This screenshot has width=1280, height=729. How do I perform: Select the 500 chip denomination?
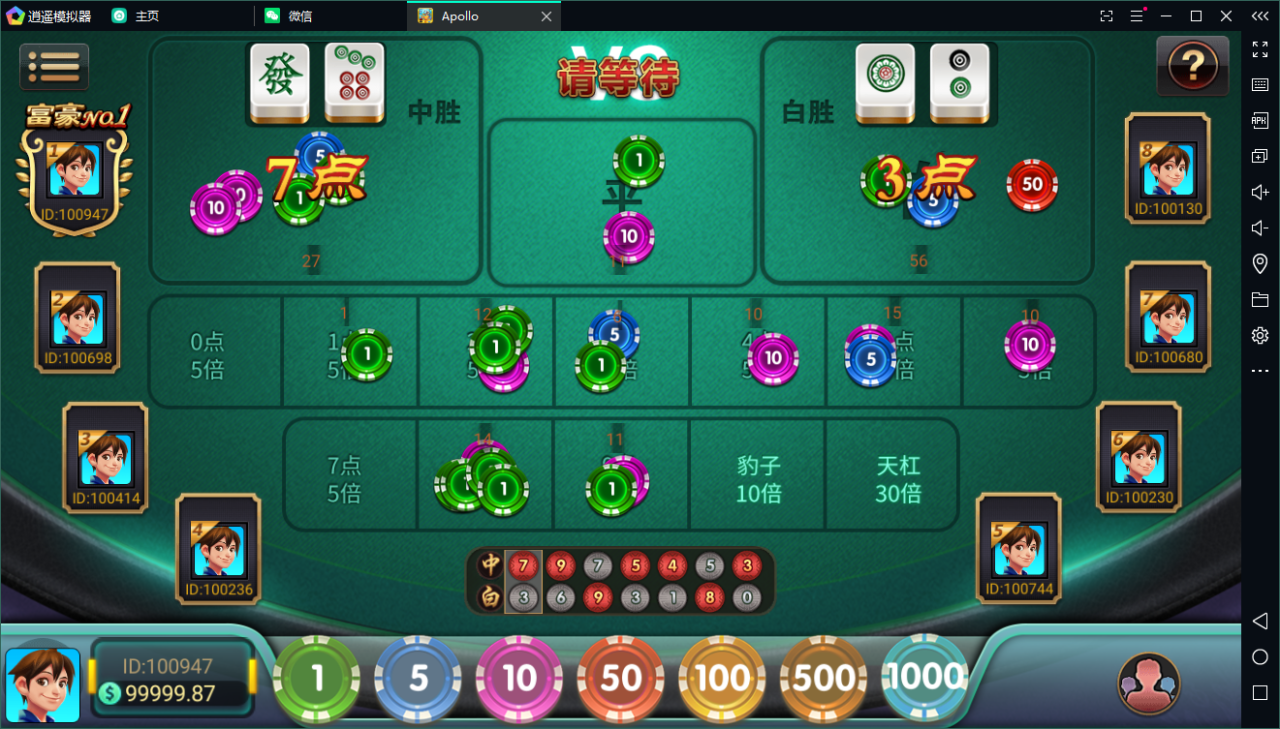[823, 677]
